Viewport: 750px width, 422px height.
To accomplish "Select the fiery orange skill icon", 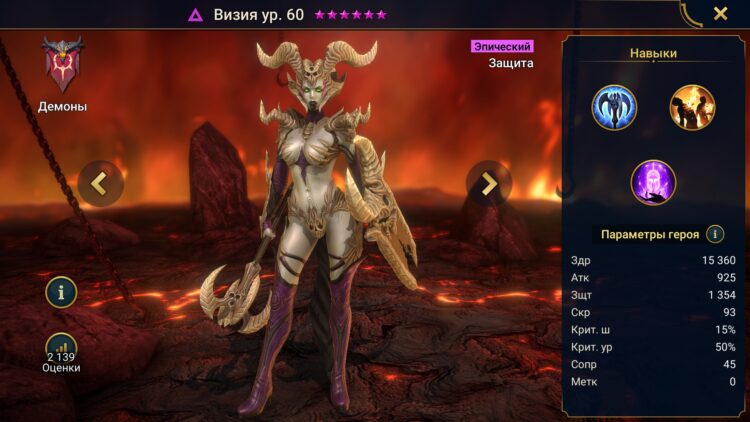I will click(692, 107).
